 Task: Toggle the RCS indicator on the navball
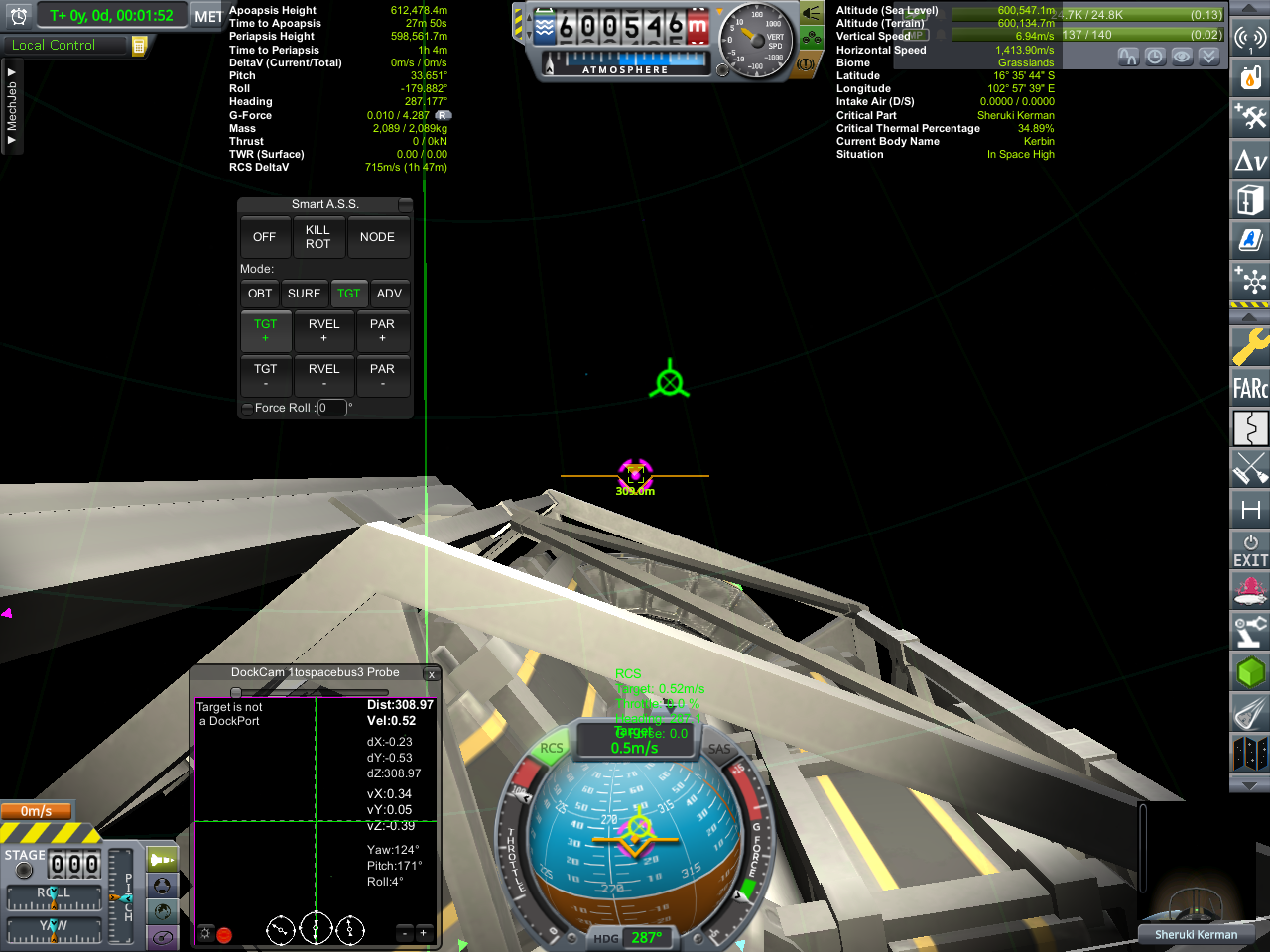pos(551,749)
